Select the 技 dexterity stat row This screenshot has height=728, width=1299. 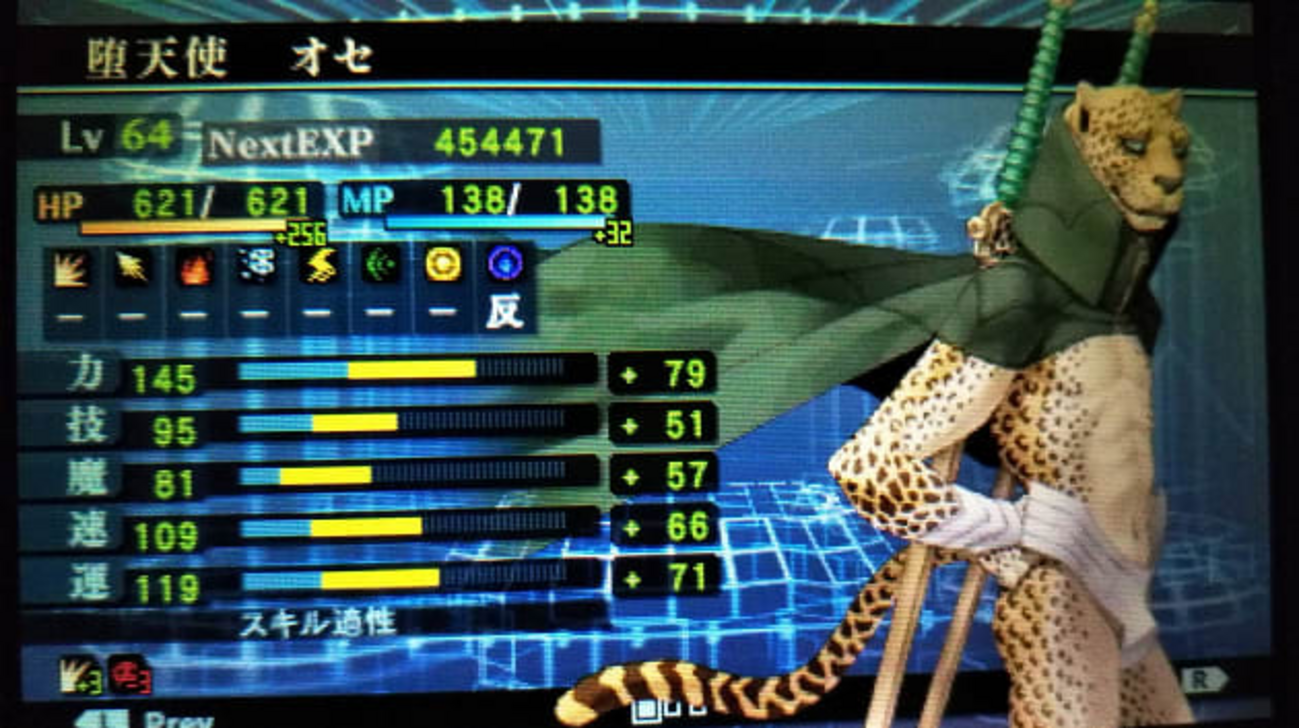click(368, 424)
